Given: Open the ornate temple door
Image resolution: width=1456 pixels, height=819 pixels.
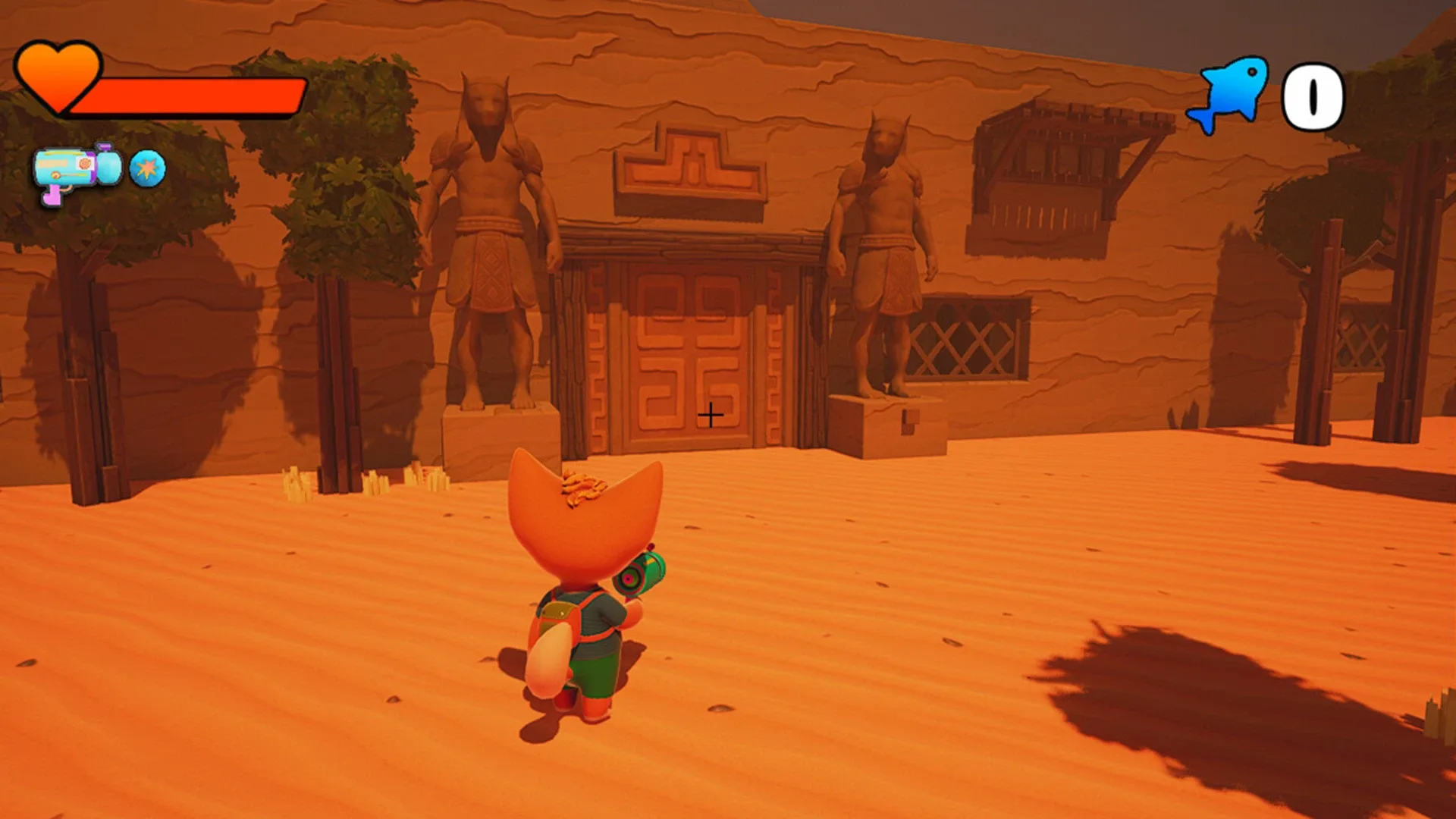Looking at the screenshot, I should click(x=690, y=349).
